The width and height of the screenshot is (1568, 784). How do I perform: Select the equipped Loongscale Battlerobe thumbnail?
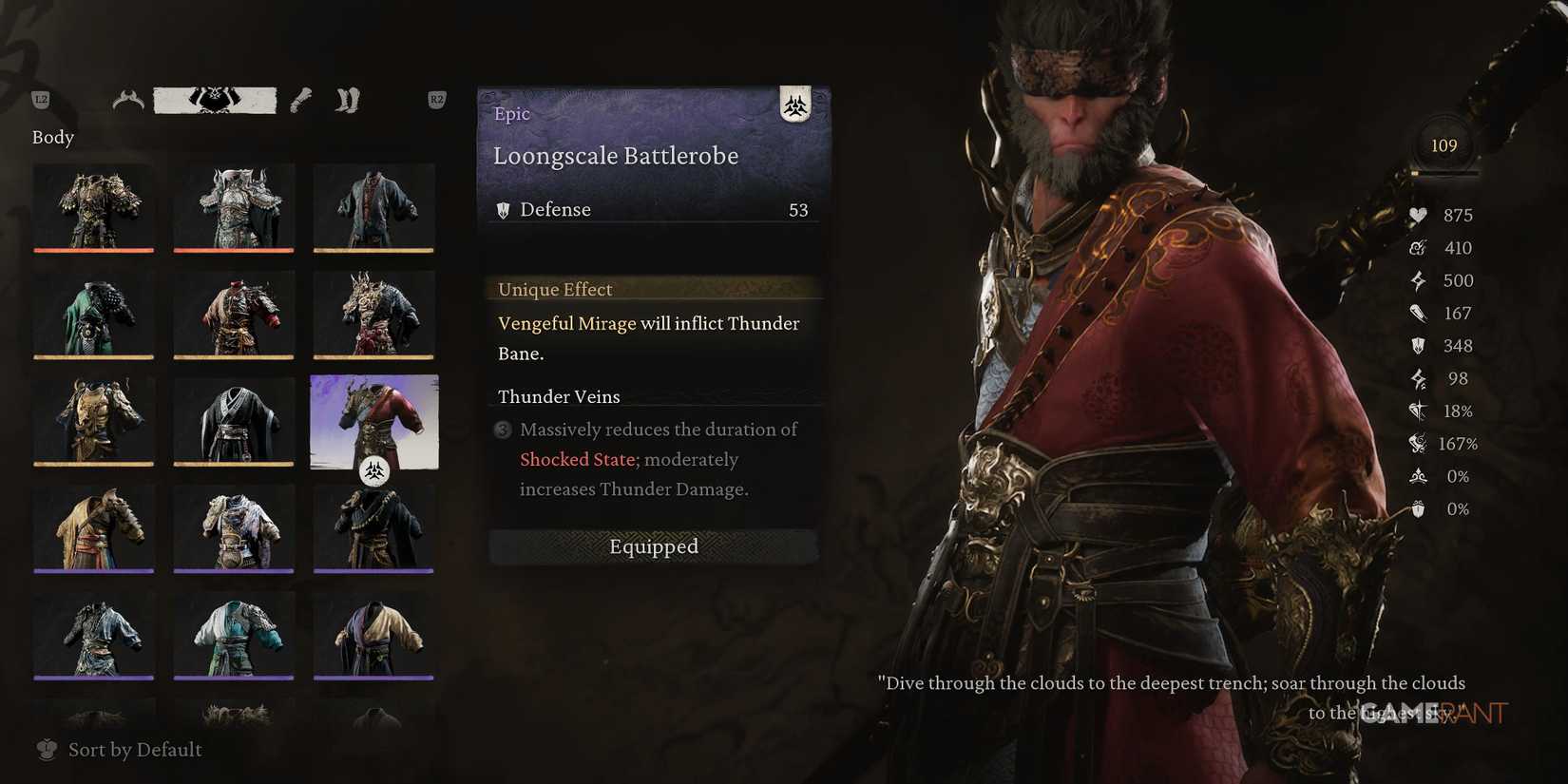tap(374, 423)
